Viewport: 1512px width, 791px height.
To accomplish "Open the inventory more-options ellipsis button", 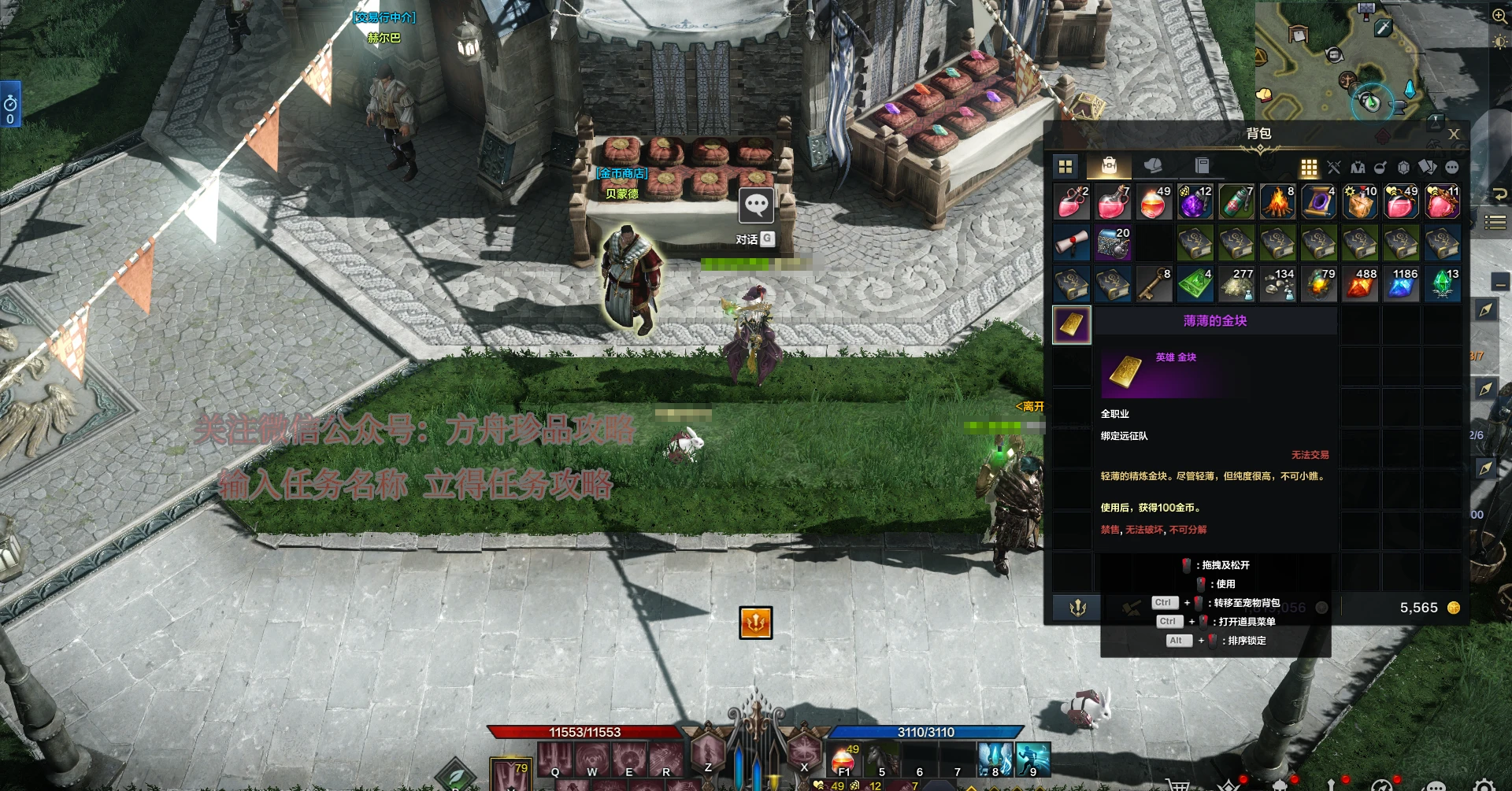I will pos(1452,167).
